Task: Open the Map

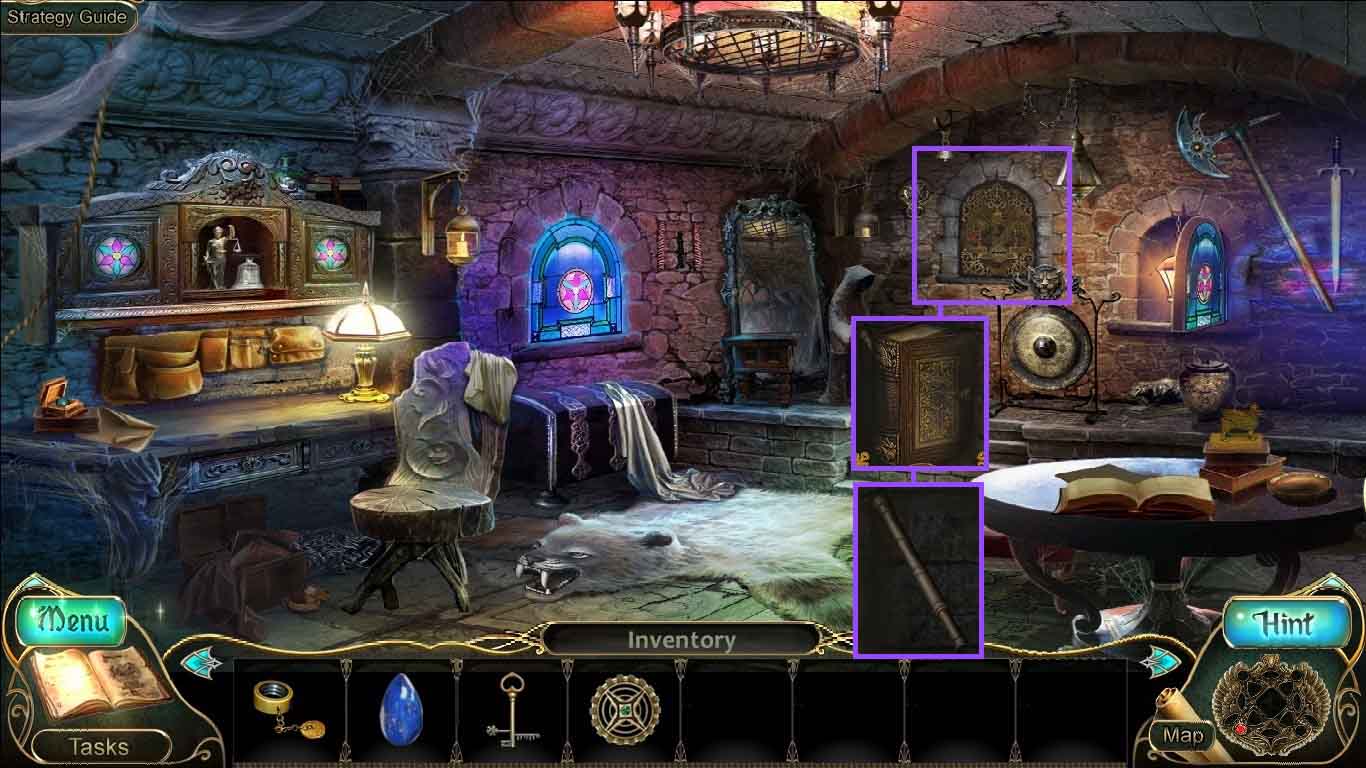Action: tap(1183, 736)
